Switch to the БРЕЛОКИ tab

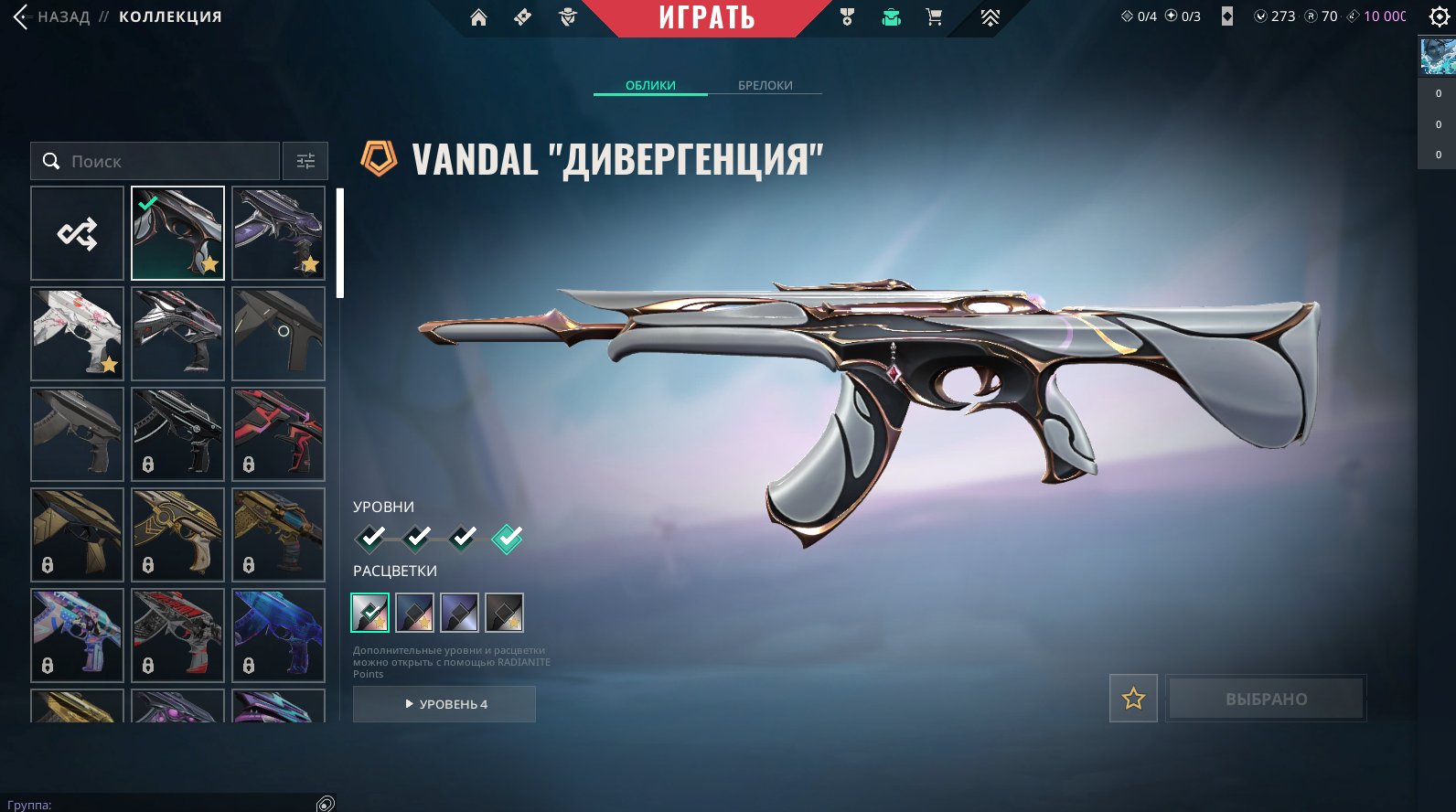[765, 85]
